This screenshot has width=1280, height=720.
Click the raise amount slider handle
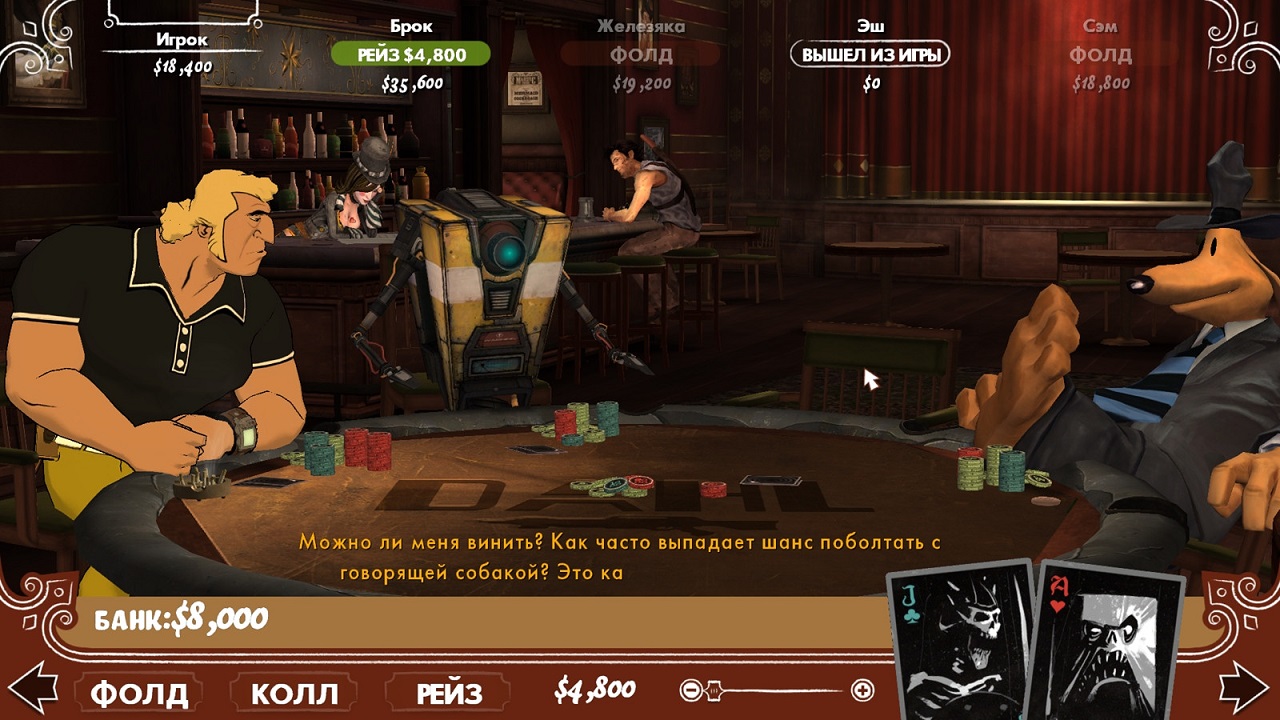coord(714,690)
